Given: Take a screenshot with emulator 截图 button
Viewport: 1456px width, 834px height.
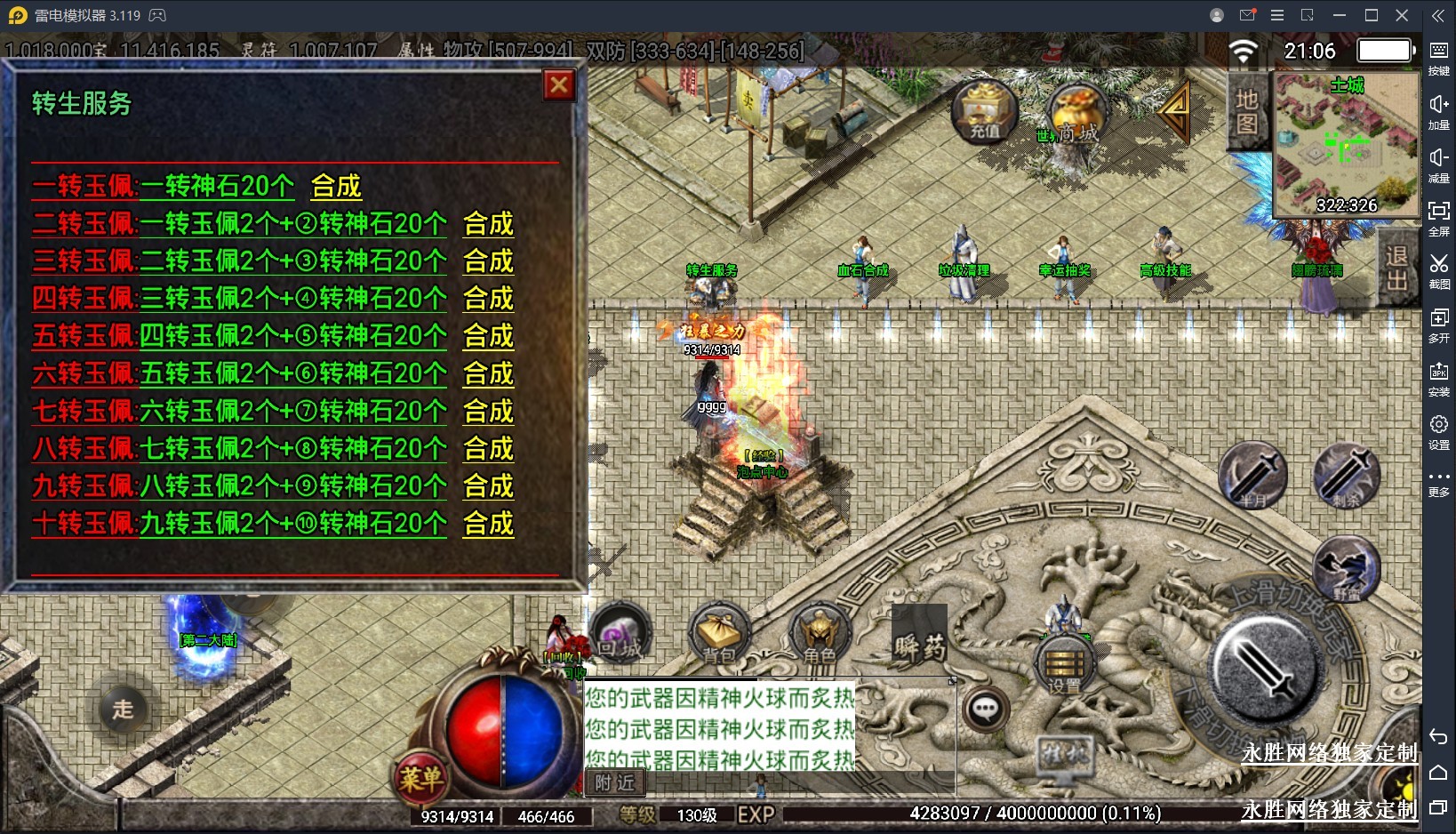Looking at the screenshot, I should click(x=1438, y=271).
